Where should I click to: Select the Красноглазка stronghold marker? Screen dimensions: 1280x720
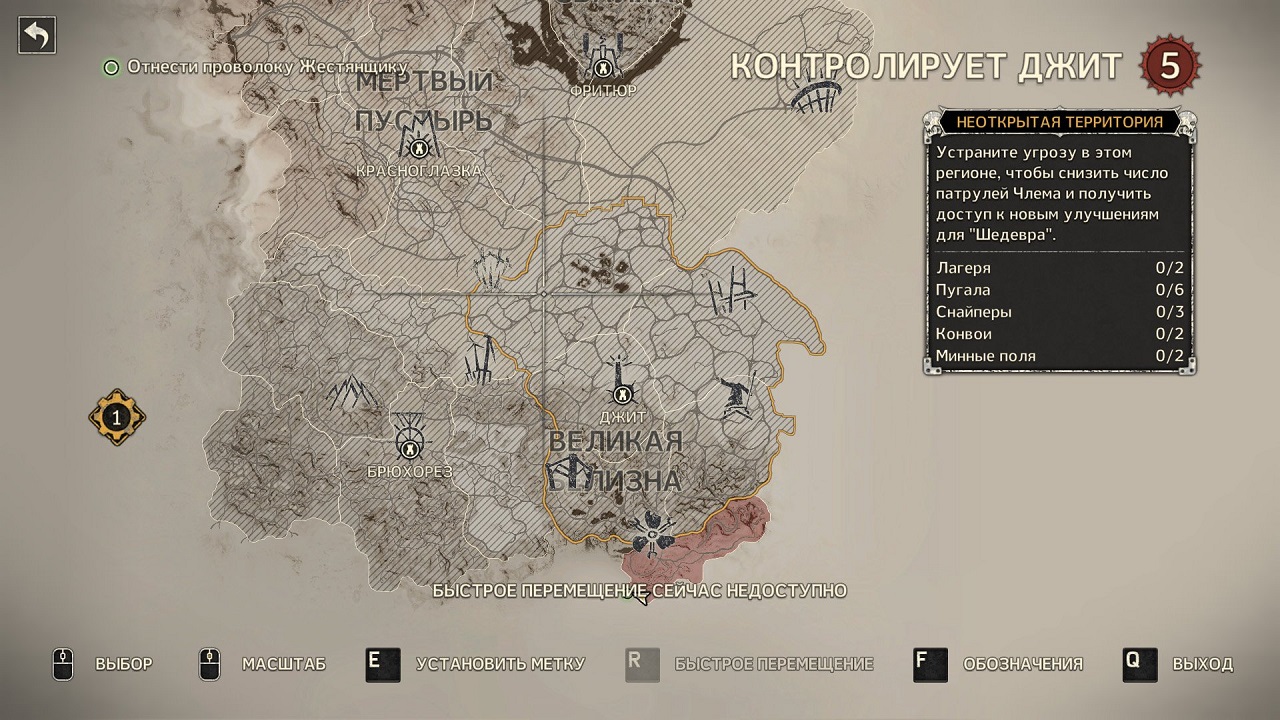click(419, 149)
